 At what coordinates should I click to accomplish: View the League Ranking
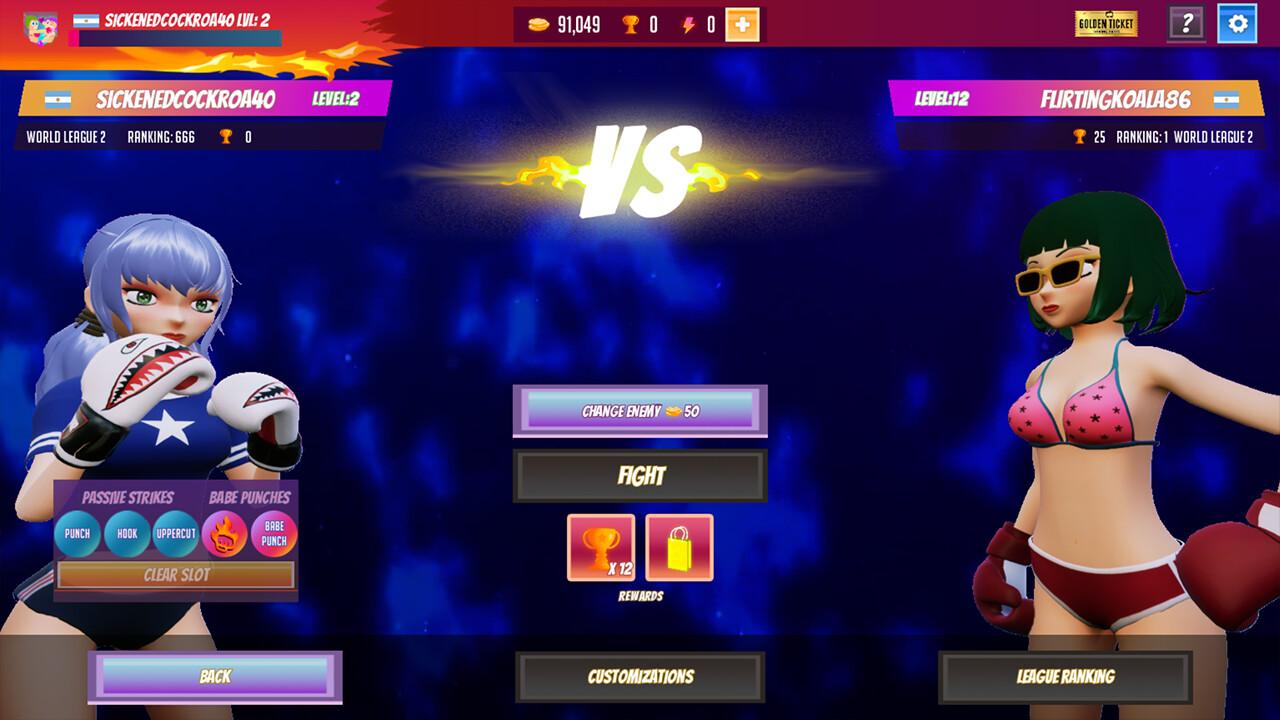pyautogui.click(x=1064, y=677)
